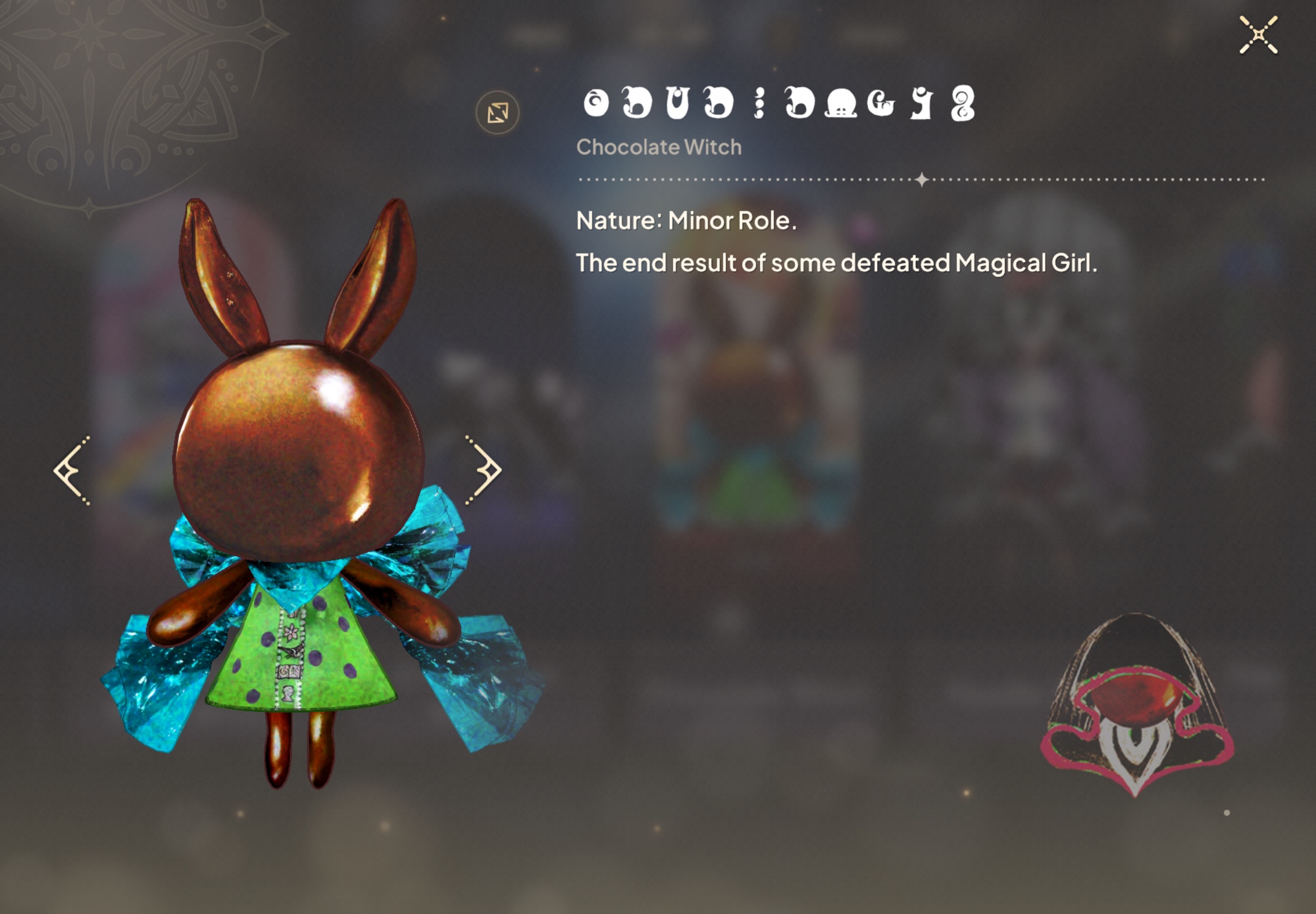This screenshot has width=1316, height=914.
Task: Toggle the round swap-view icon
Action: pyautogui.click(x=497, y=113)
